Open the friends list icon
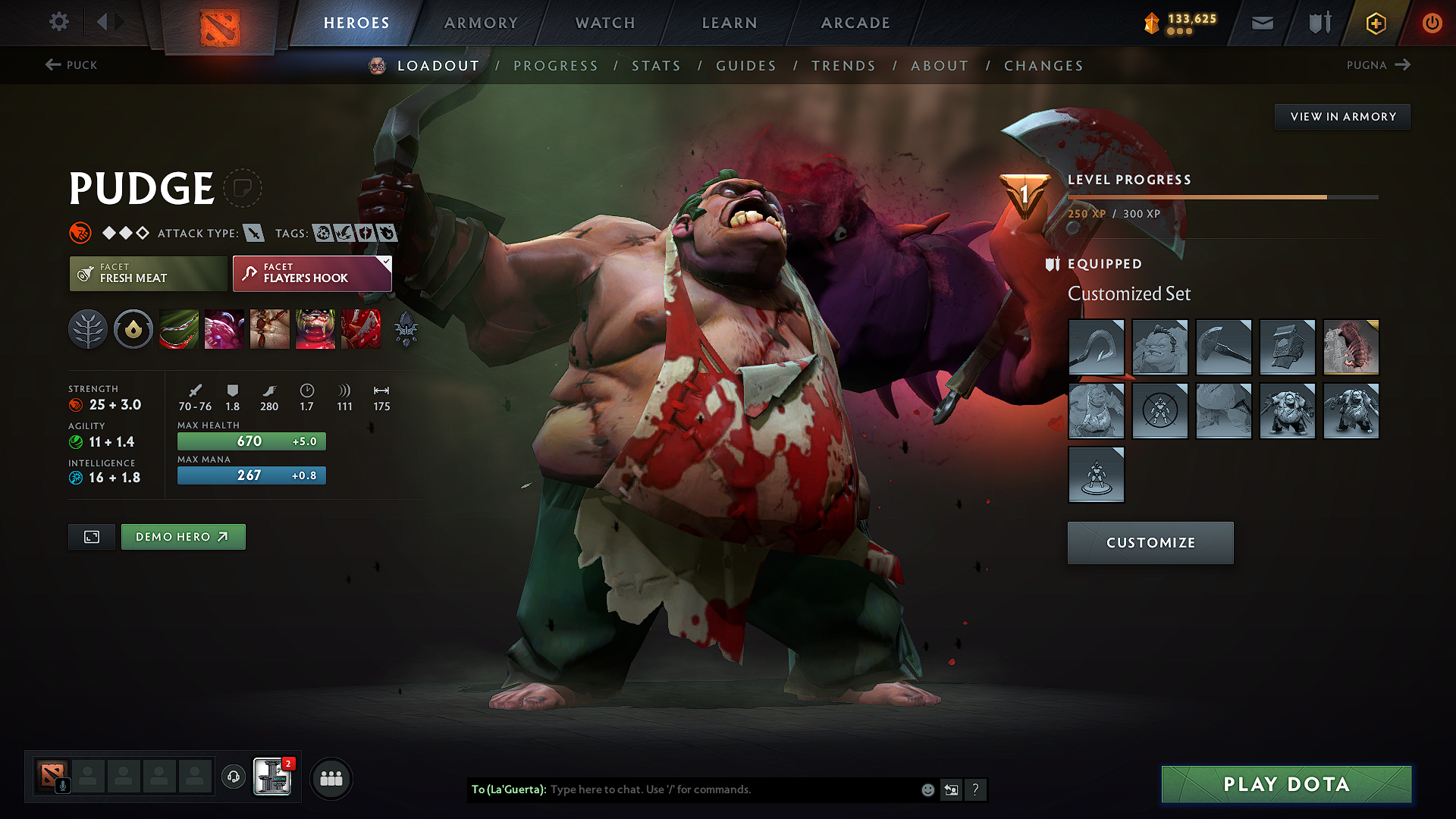This screenshot has height=819, width=1456. [x=331, y=778]
